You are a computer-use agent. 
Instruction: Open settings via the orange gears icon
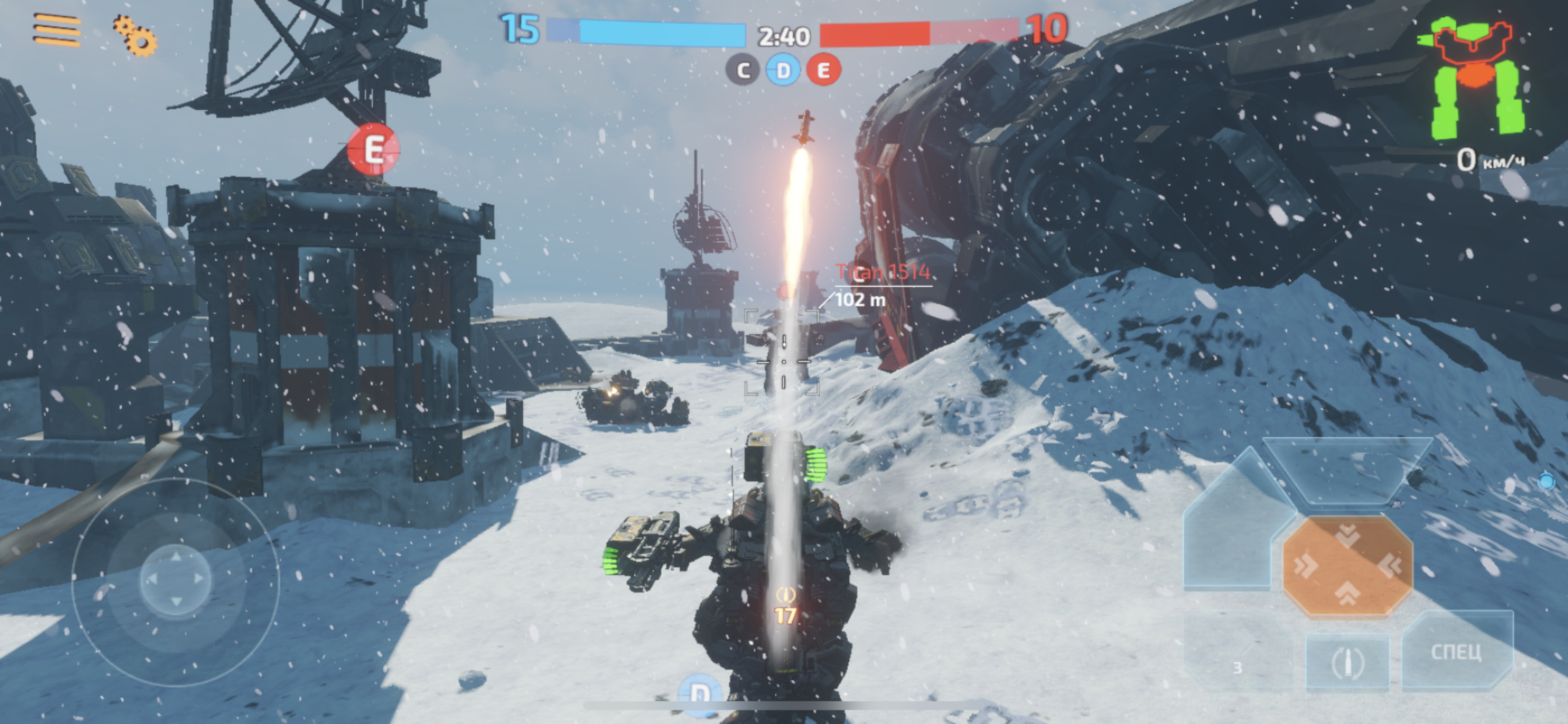click(135, 36)
